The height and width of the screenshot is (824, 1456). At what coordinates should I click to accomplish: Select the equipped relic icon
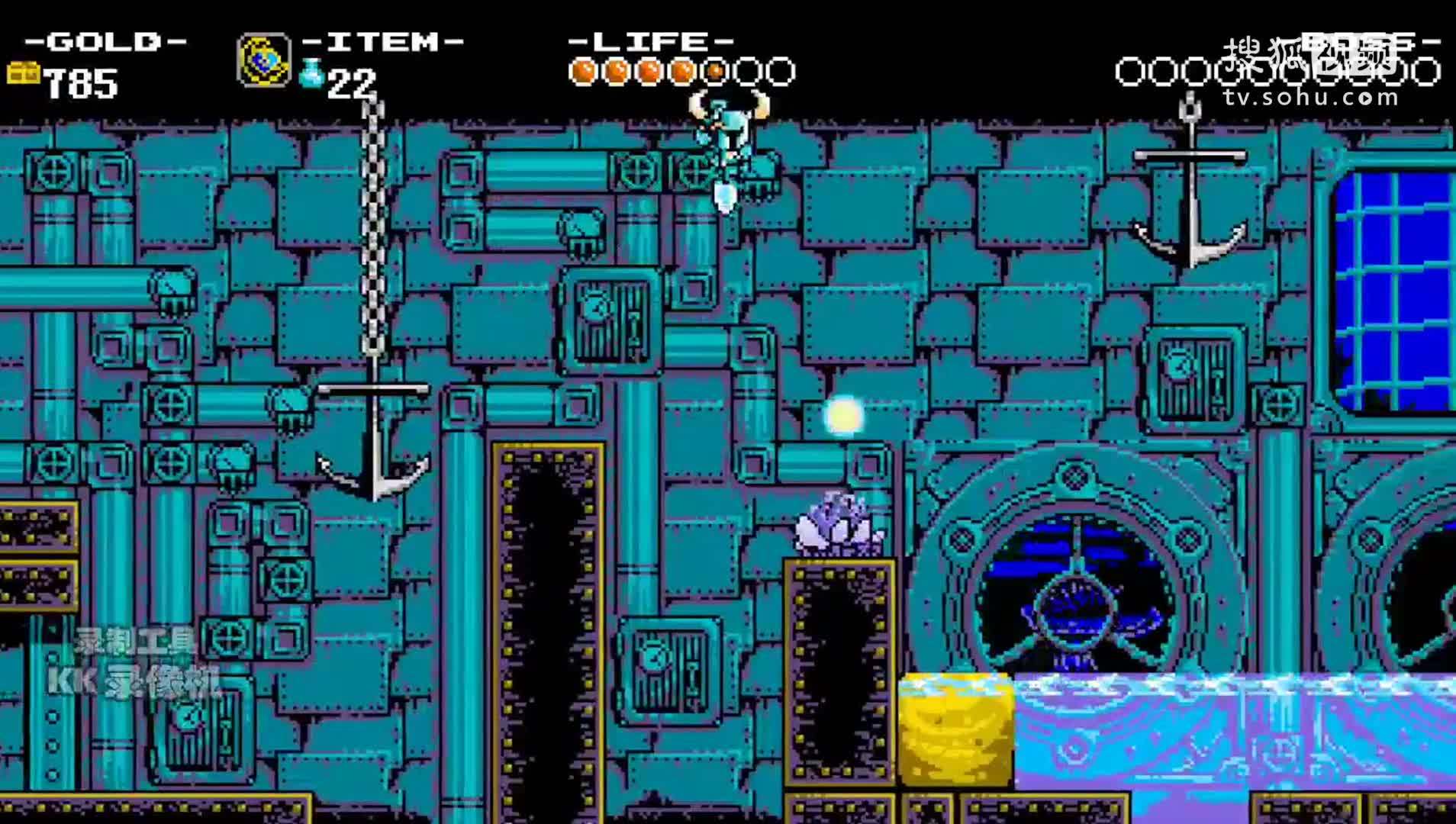[x=263, y=60]
